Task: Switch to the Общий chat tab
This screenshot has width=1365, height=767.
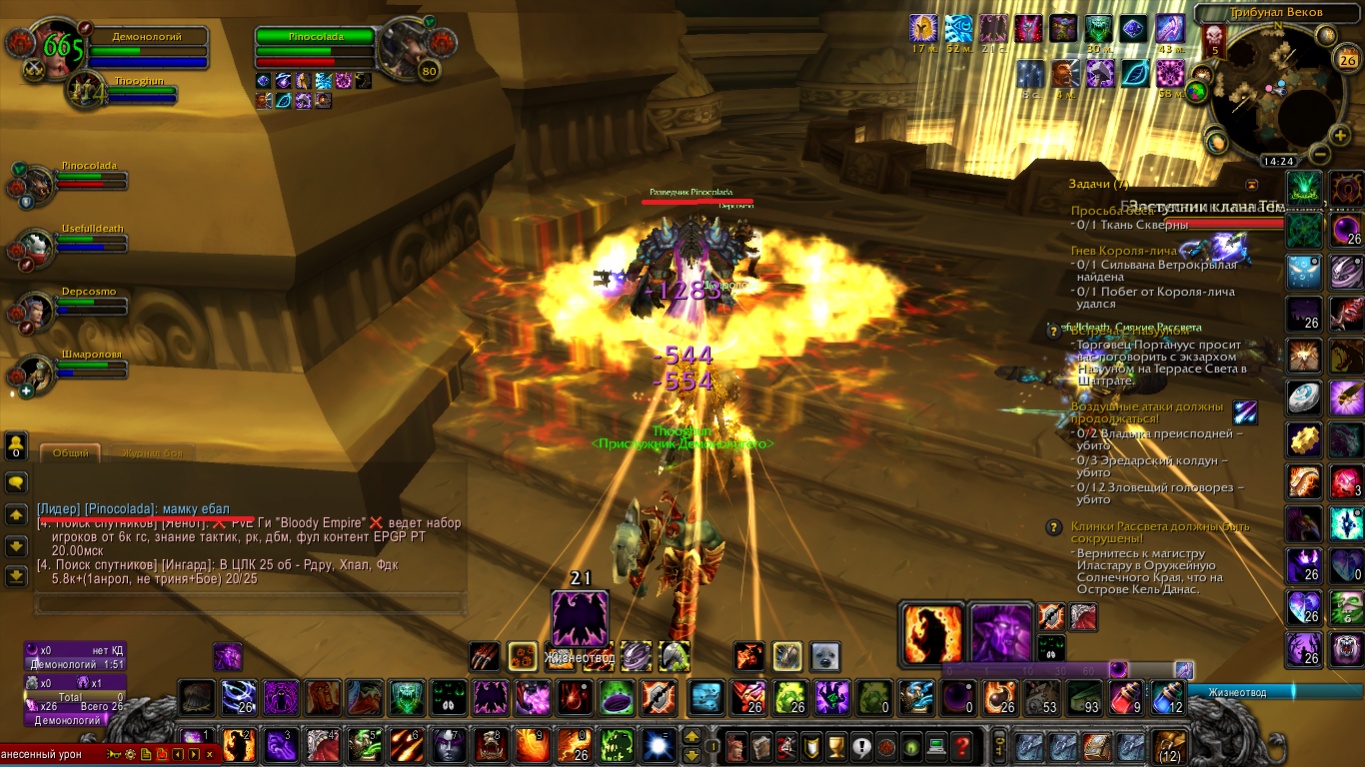Action: pyautogui.click(x=71, y=453)
